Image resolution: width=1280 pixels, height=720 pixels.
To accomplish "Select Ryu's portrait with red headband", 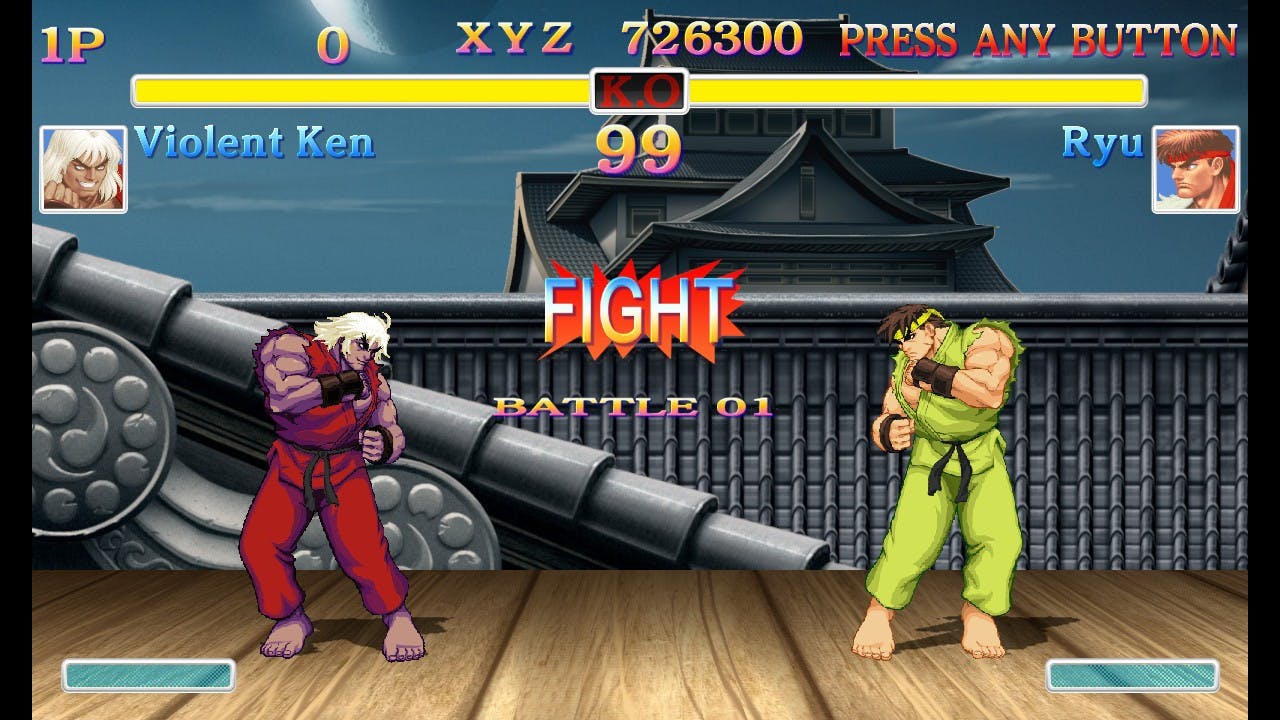I will click(x=1195, y=169).
